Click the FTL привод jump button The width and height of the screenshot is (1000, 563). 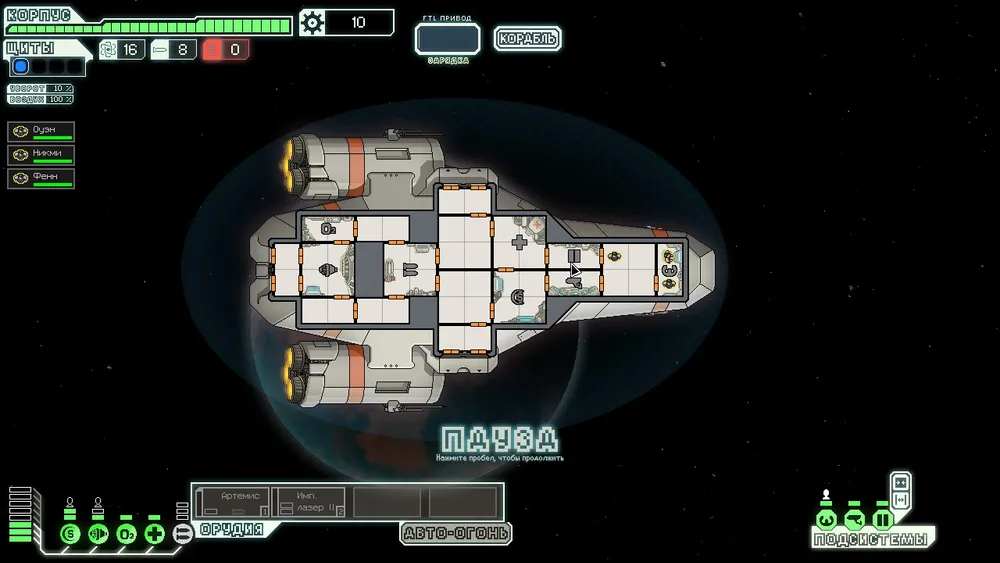pos(448,39)
